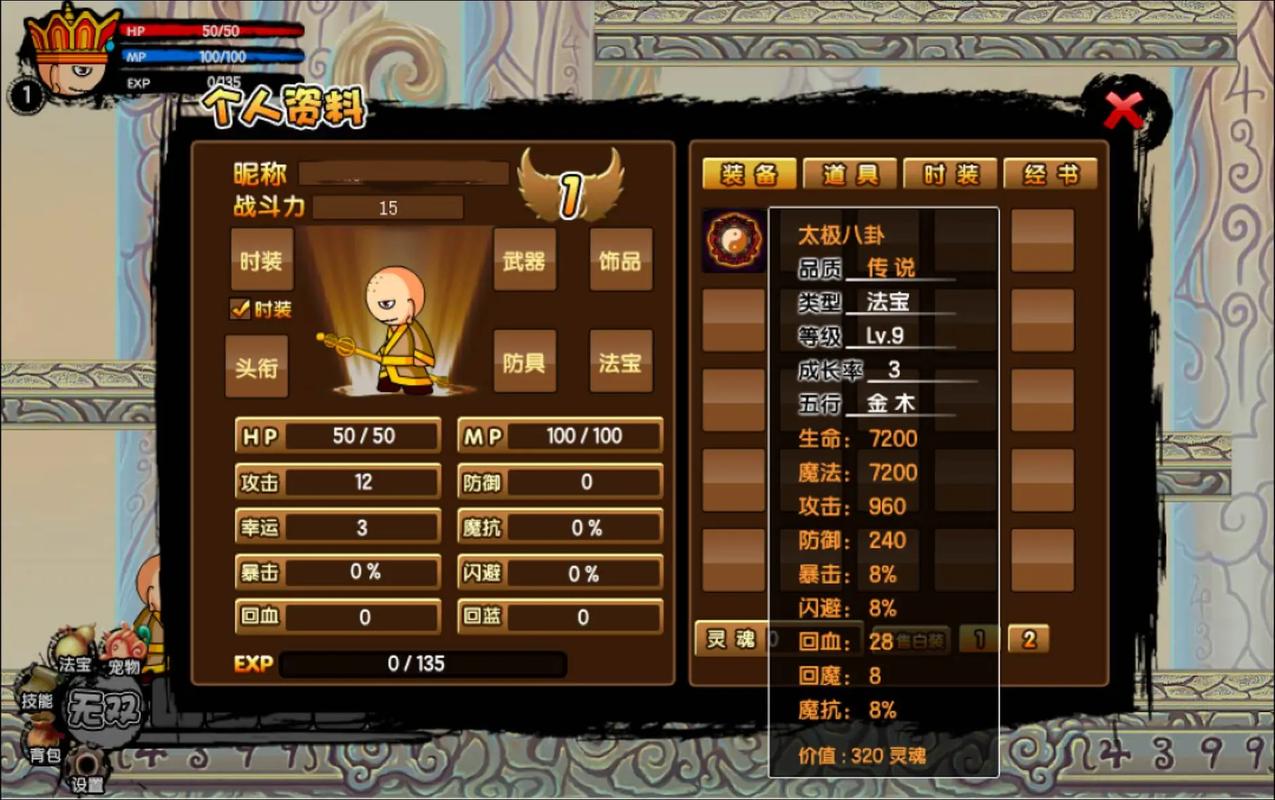Select the 太极八卦 item in the inventory

733,240
